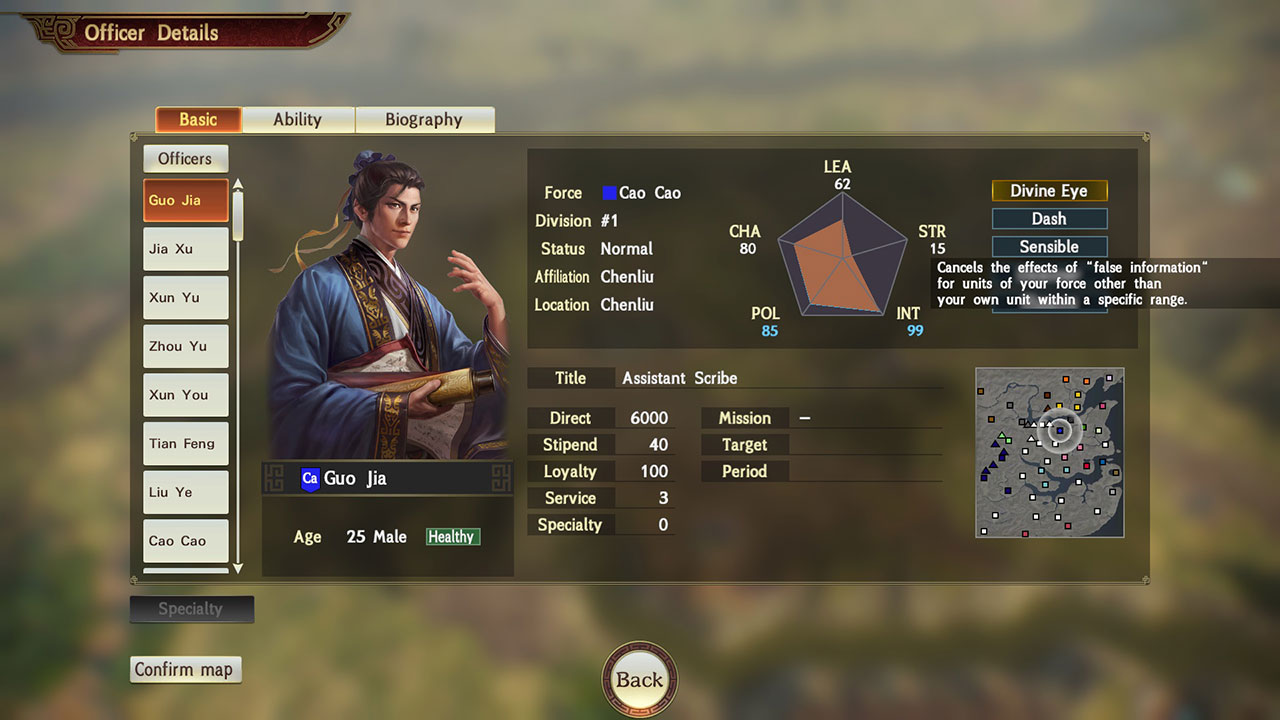This screenshot has height=720, width=1280.
Task: Open the greyed Specialty button
Action: (x=191, y=609)
